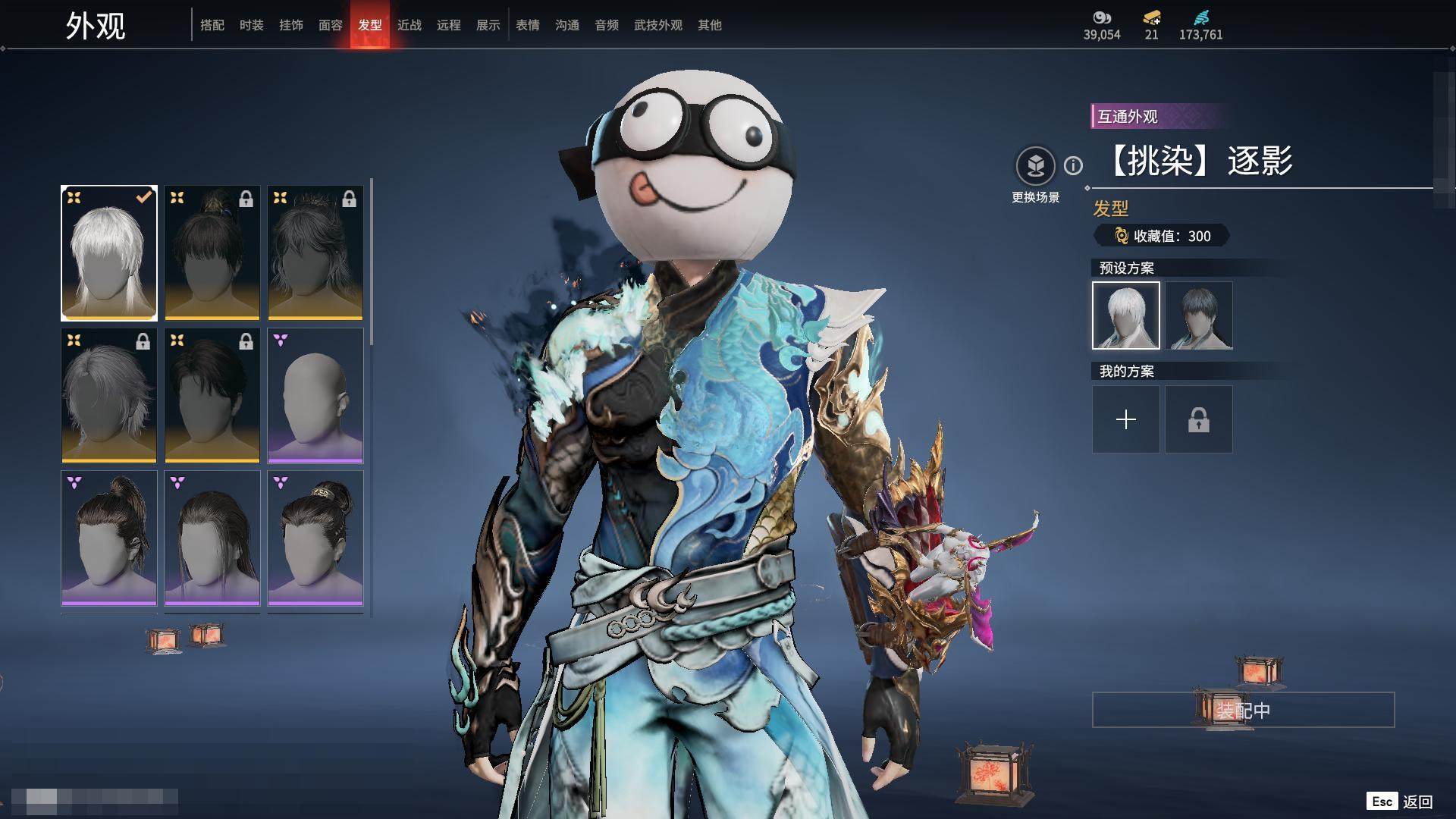Apply the dark-haired preset scheme
This screenshot has height=819, width=1456.
point(1199,315)
